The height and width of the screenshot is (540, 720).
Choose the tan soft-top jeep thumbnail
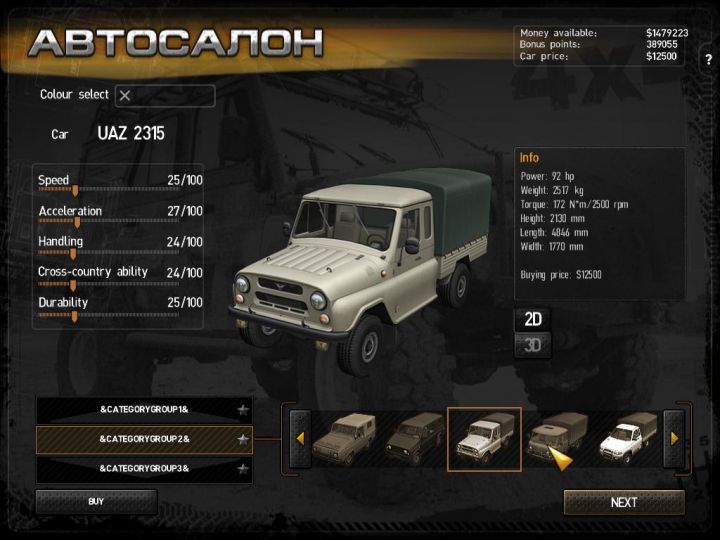point(342,438)
